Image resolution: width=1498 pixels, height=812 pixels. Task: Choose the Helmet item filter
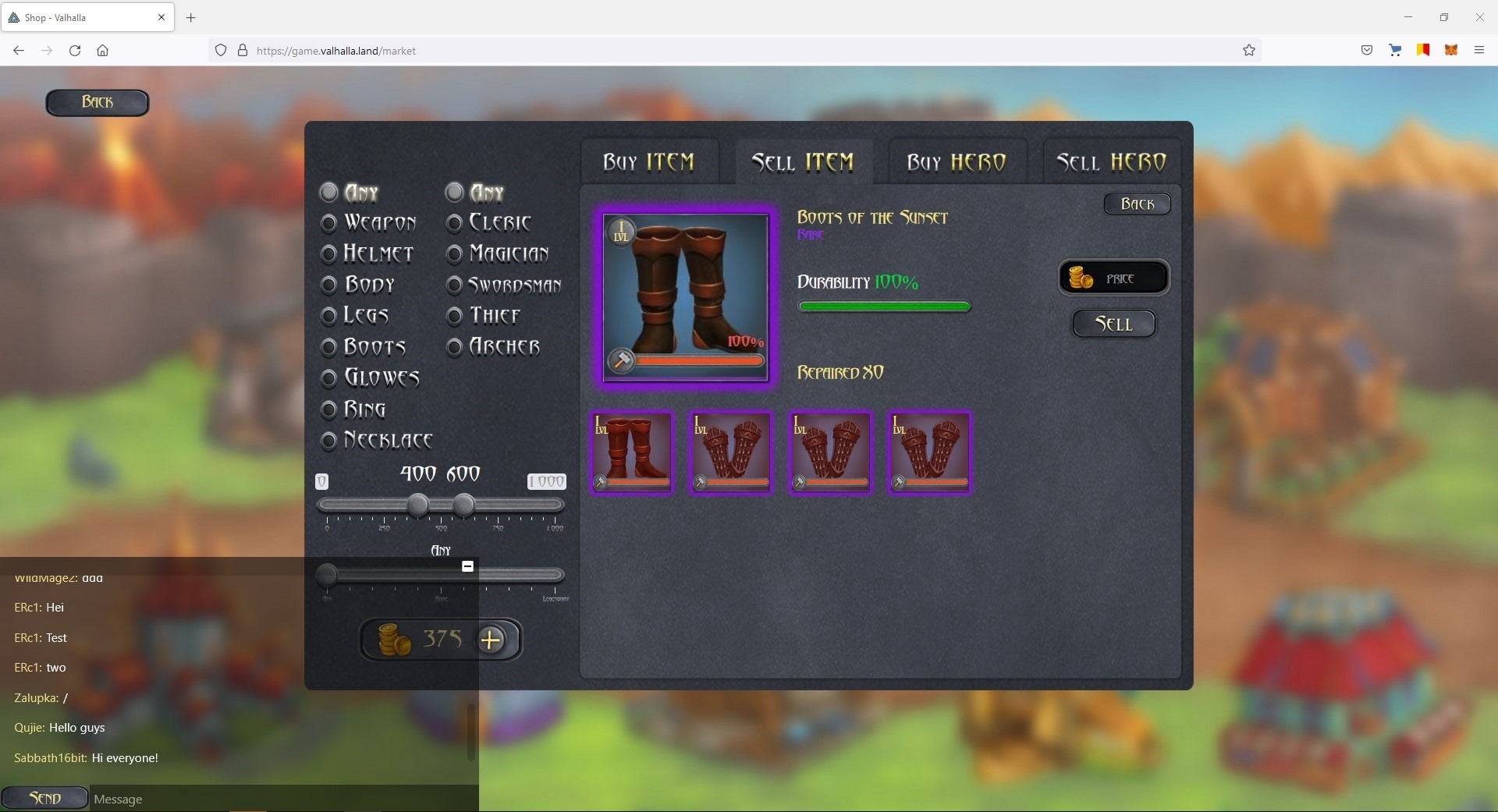click(x=329, y=254)
